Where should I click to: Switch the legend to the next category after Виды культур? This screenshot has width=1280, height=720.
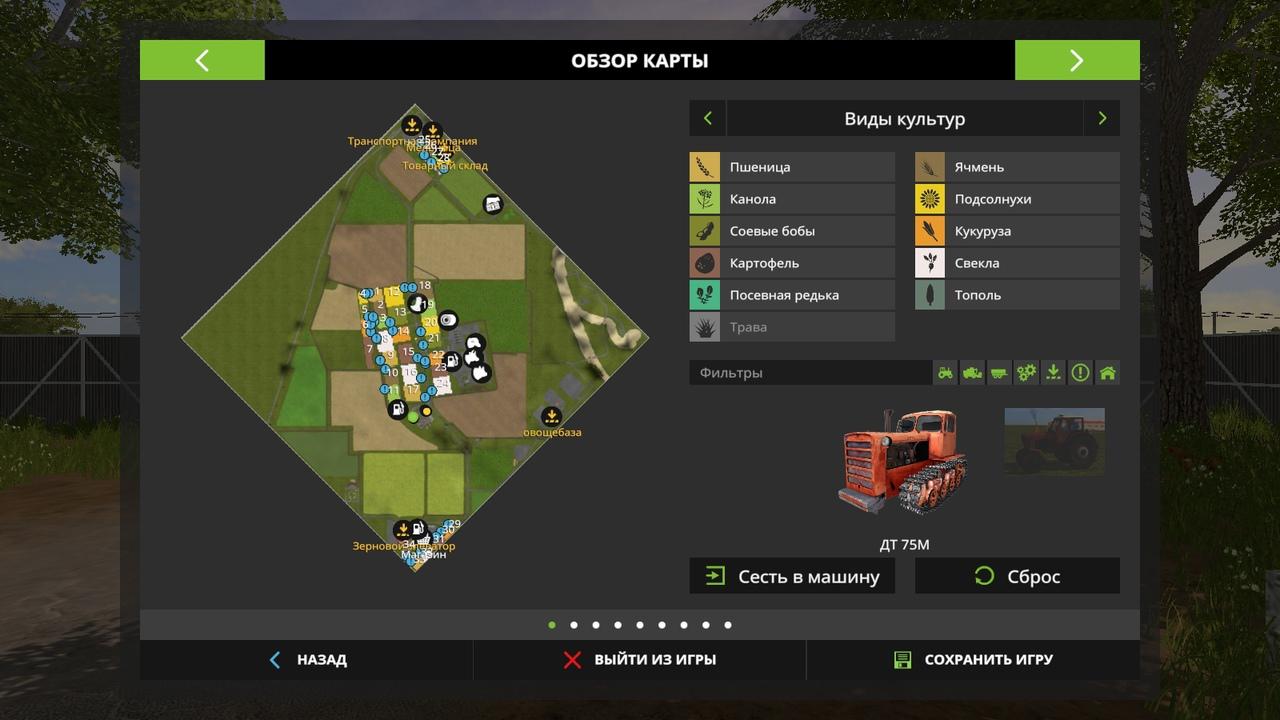click(x=1102, y=118)
